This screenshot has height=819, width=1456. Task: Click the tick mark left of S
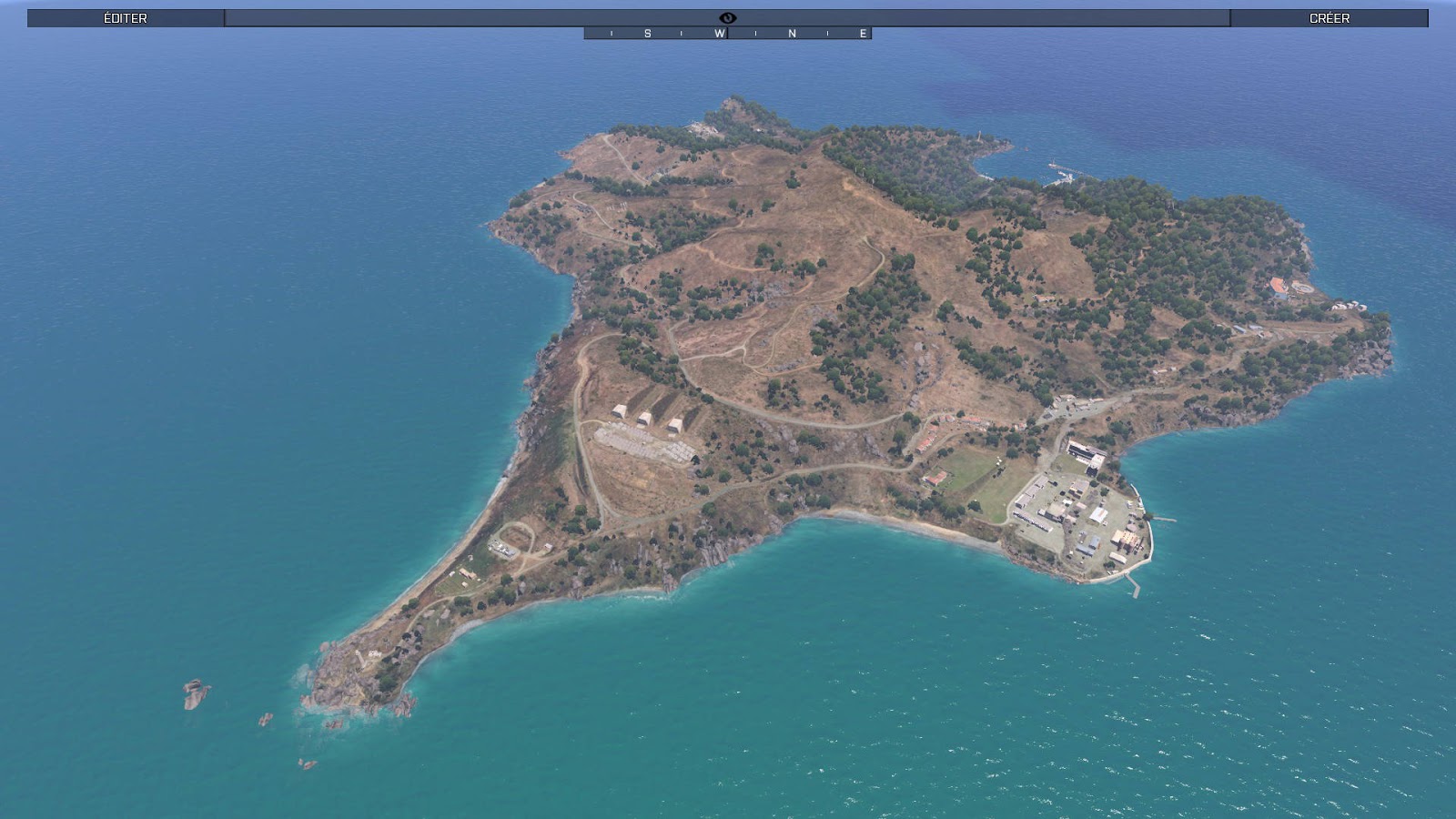point(612,33)
